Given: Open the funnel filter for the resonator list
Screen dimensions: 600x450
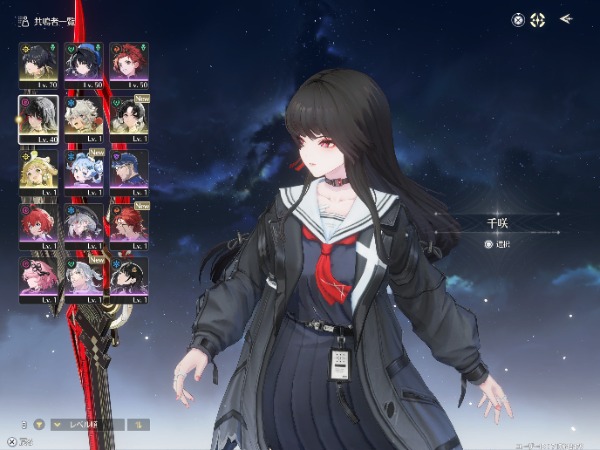Looking at the screenshot, I should [x=40, y=424].
